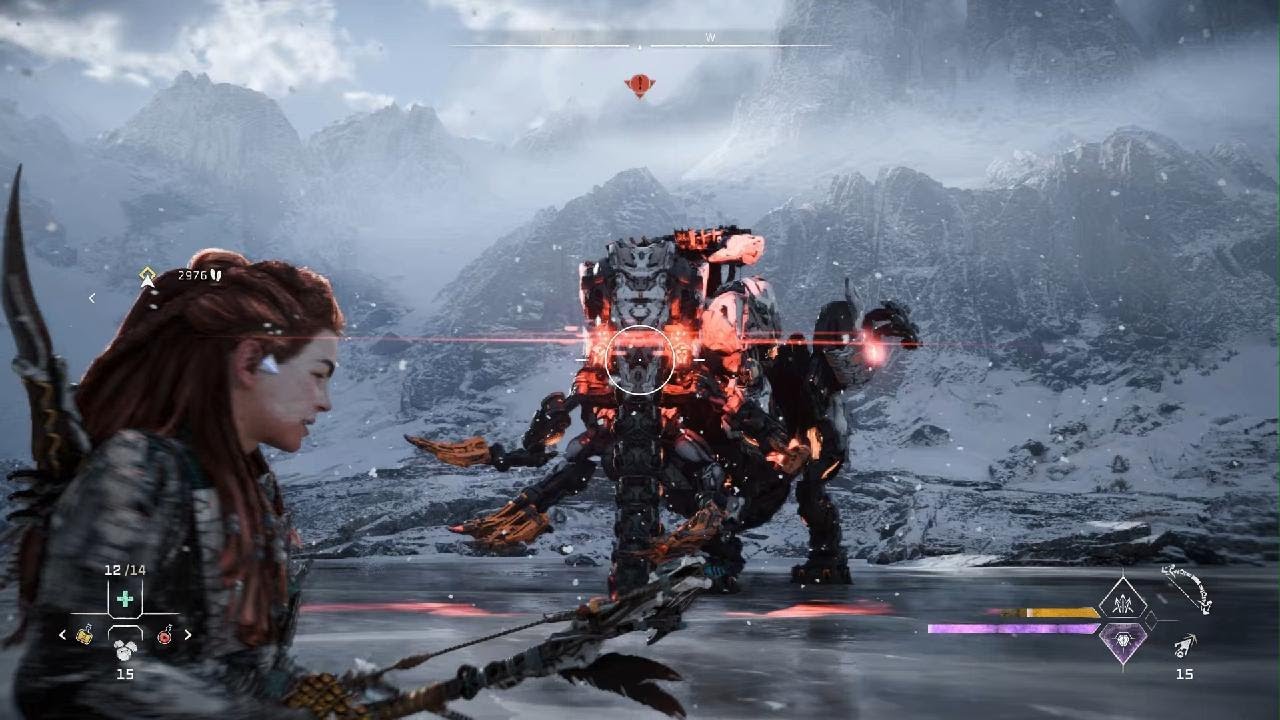Cycle tools with the left arrow
This screenshot has height=720, width=1280.
(x=63, y=634)
